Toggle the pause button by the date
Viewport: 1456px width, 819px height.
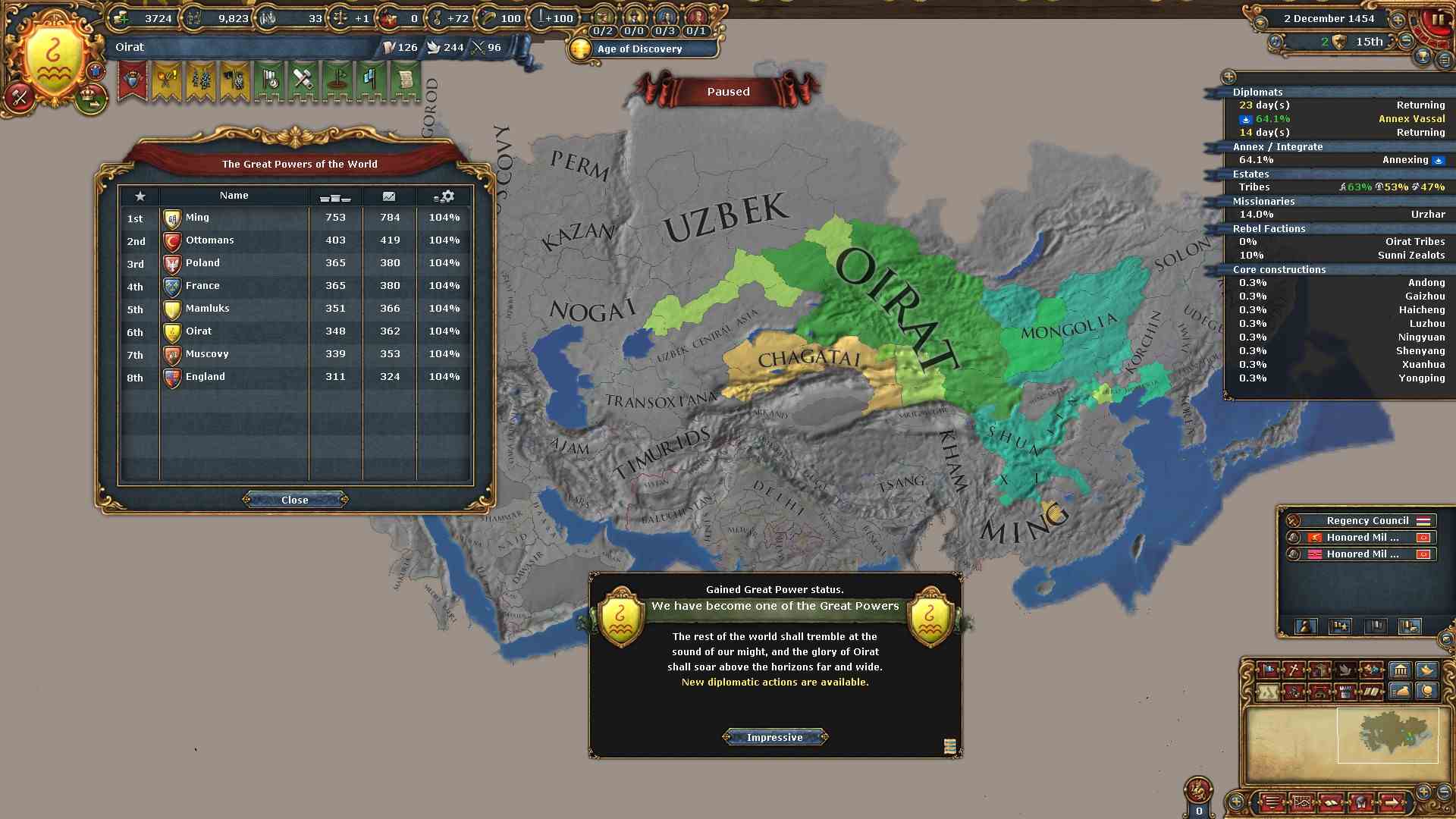[1438, 20]
